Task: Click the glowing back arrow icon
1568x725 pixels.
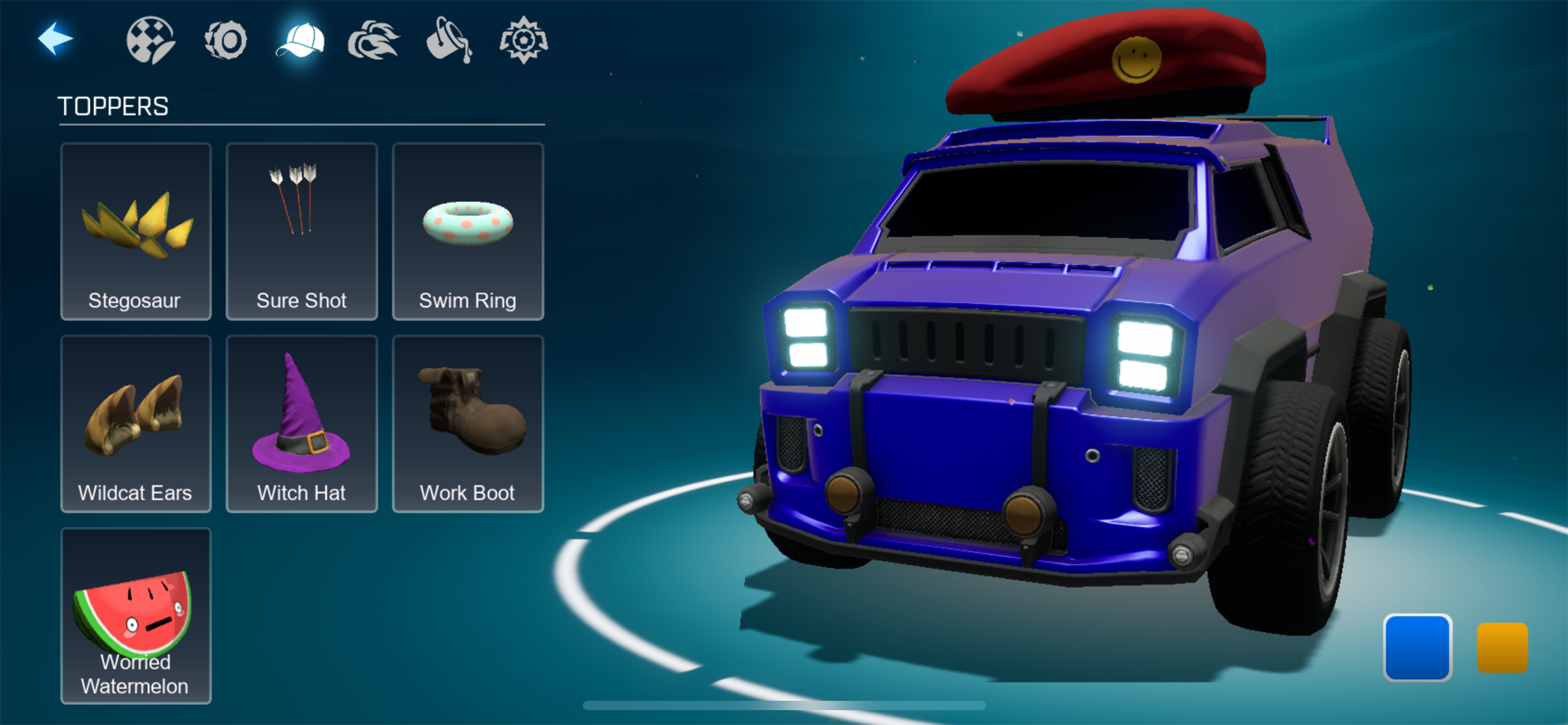Action: [56, 38]
